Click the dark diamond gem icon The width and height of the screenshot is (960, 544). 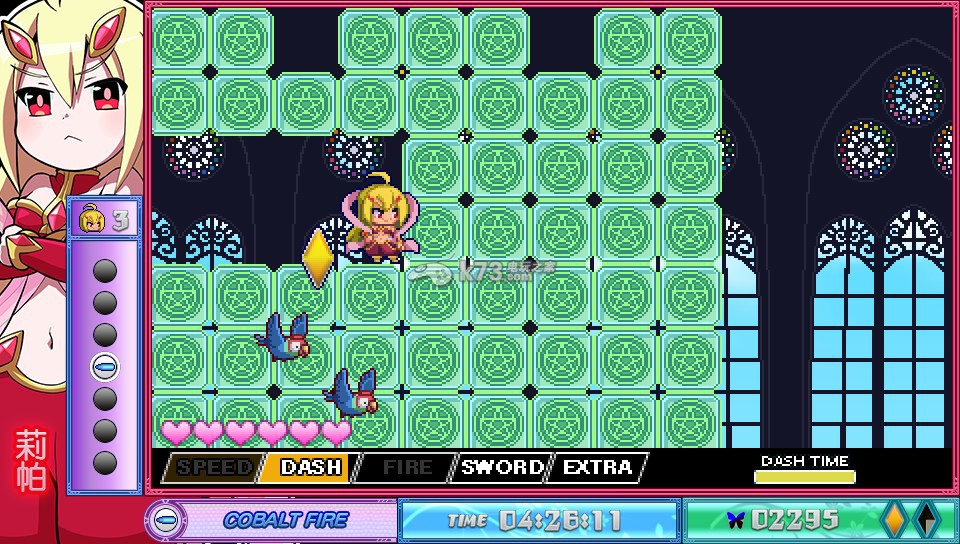pos(928,519)
